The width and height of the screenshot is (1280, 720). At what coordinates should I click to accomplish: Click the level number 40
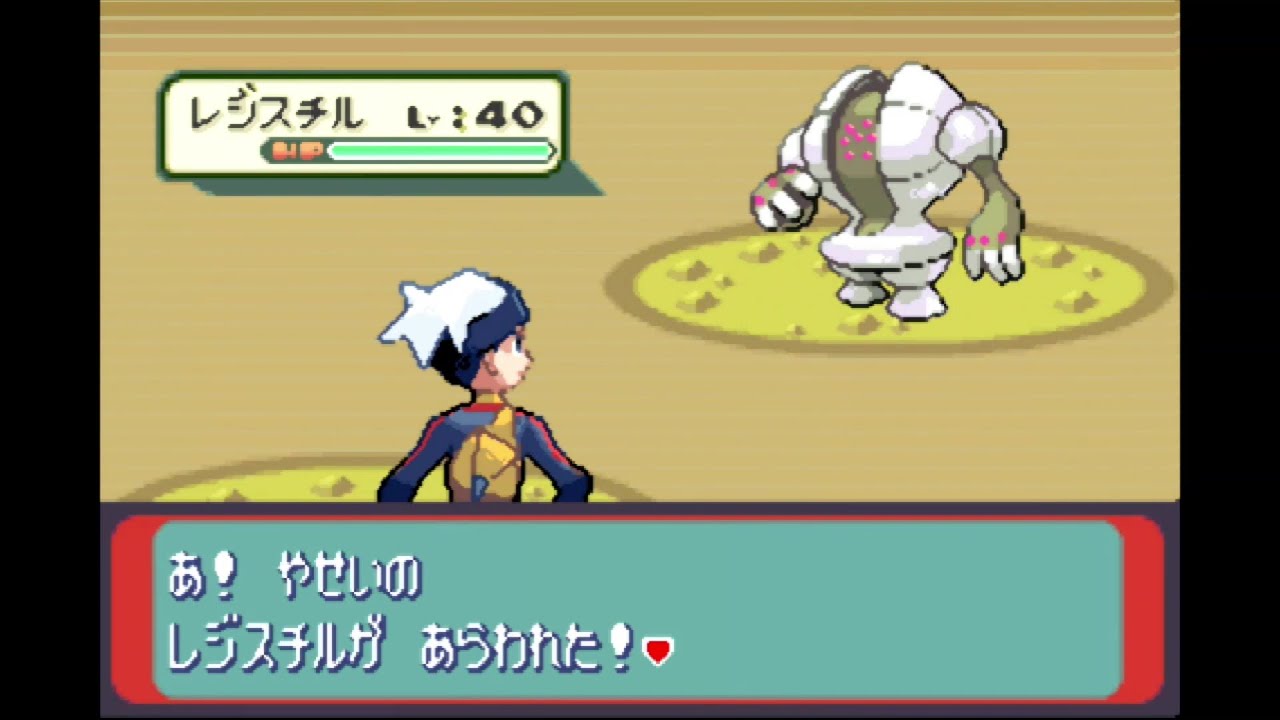pos(510,115)
